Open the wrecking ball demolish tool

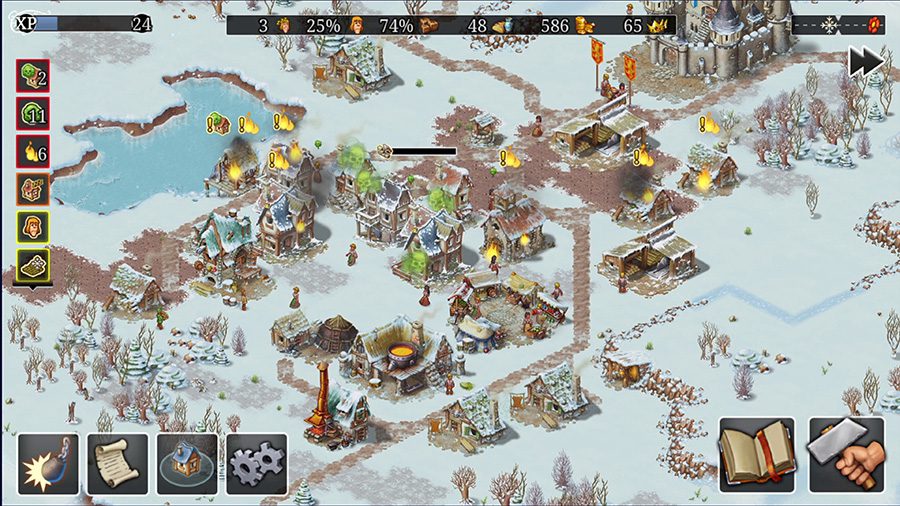48,463
